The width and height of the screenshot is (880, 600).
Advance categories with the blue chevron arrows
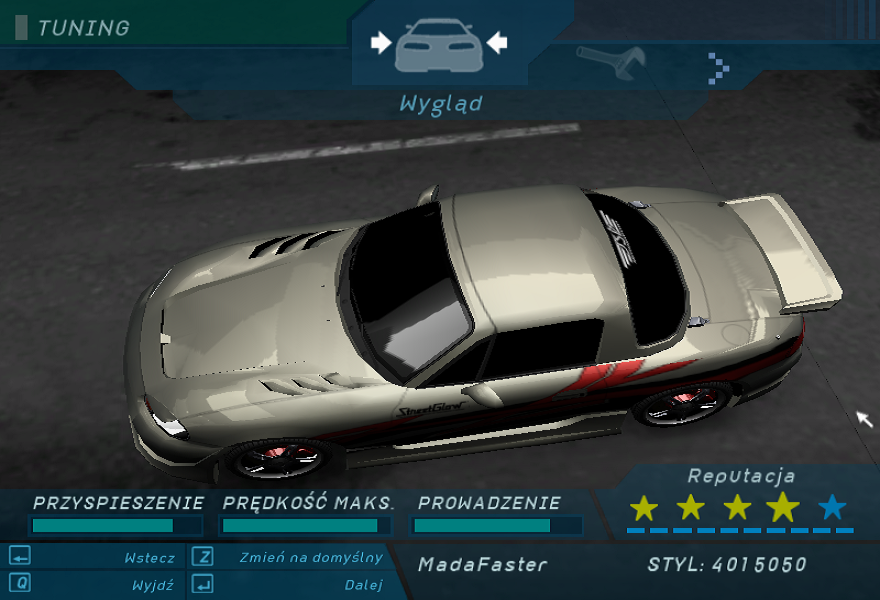tap(719, 67)
